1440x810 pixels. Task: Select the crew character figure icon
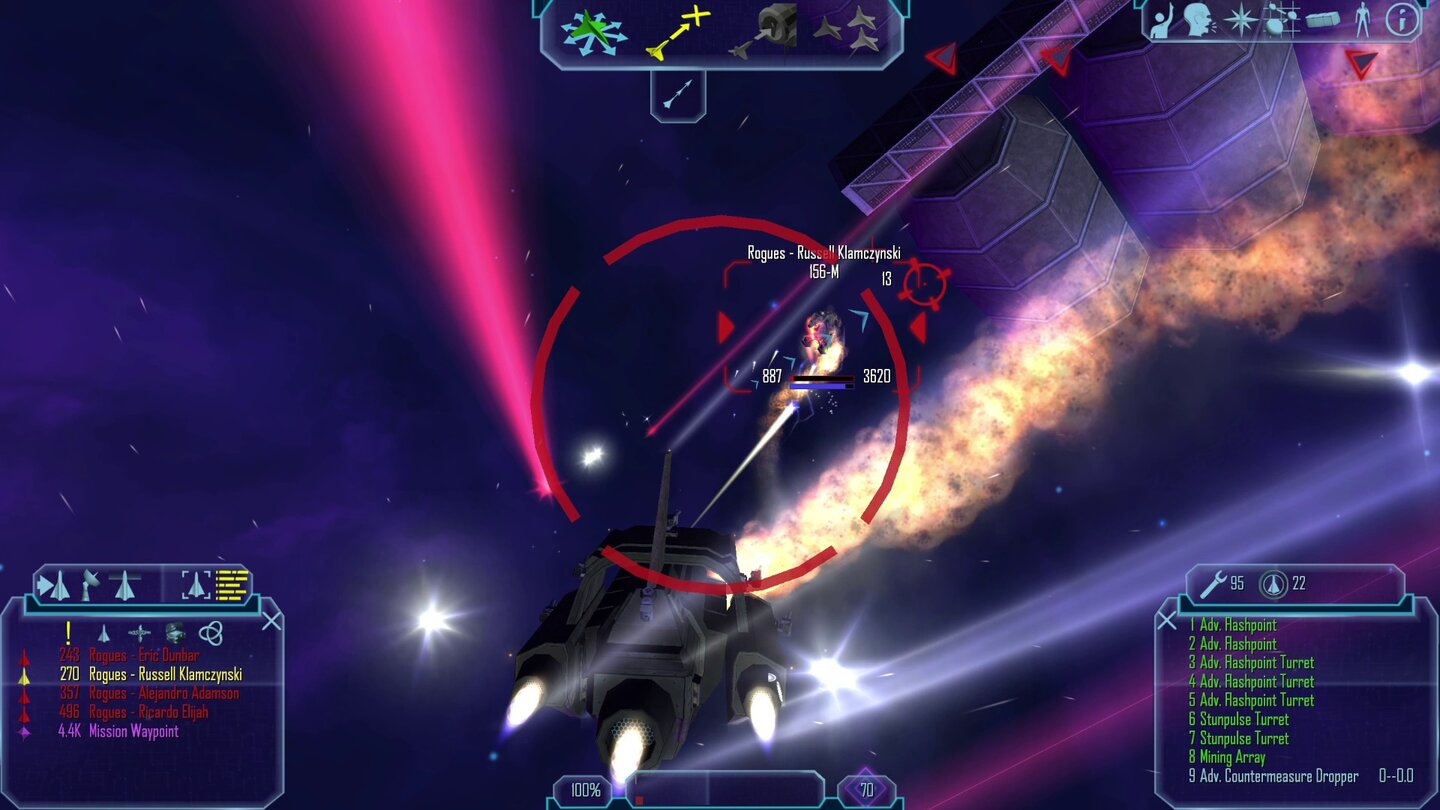[1362, 18]
